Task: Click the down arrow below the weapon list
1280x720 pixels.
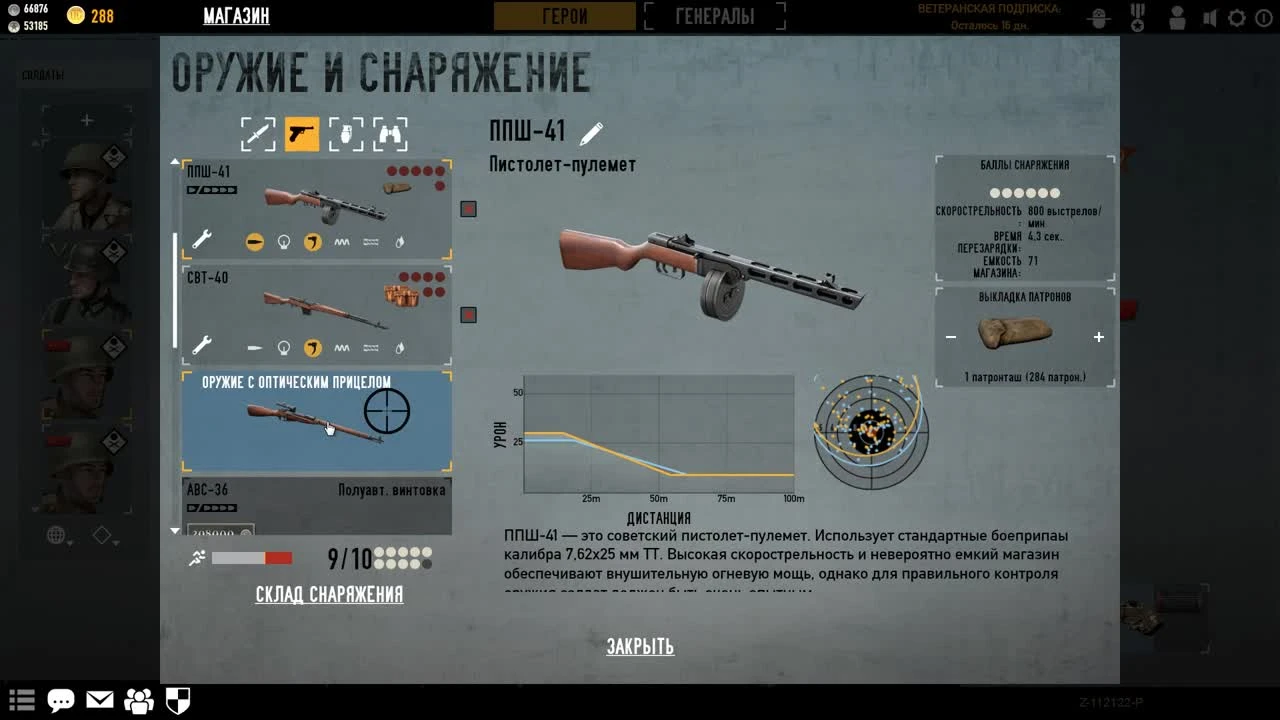Action: (x=175, y=531)
